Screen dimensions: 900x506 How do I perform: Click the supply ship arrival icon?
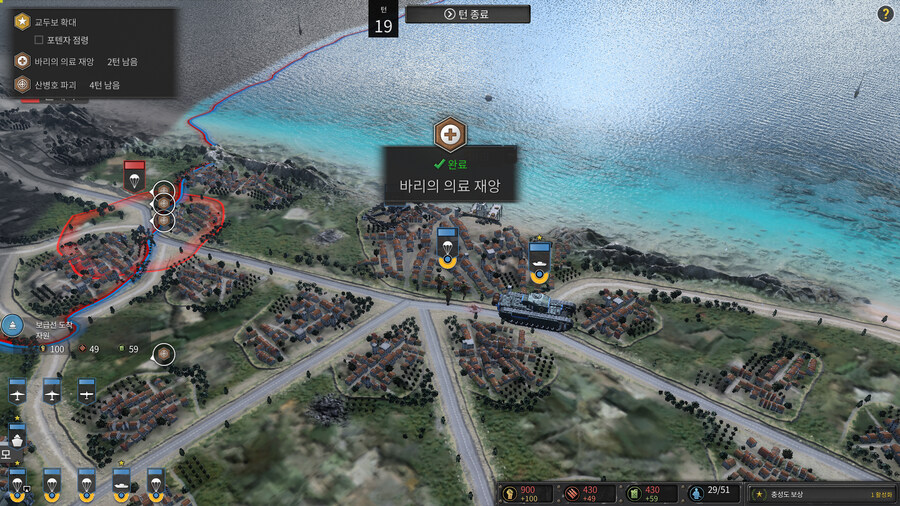pos(12,325)
